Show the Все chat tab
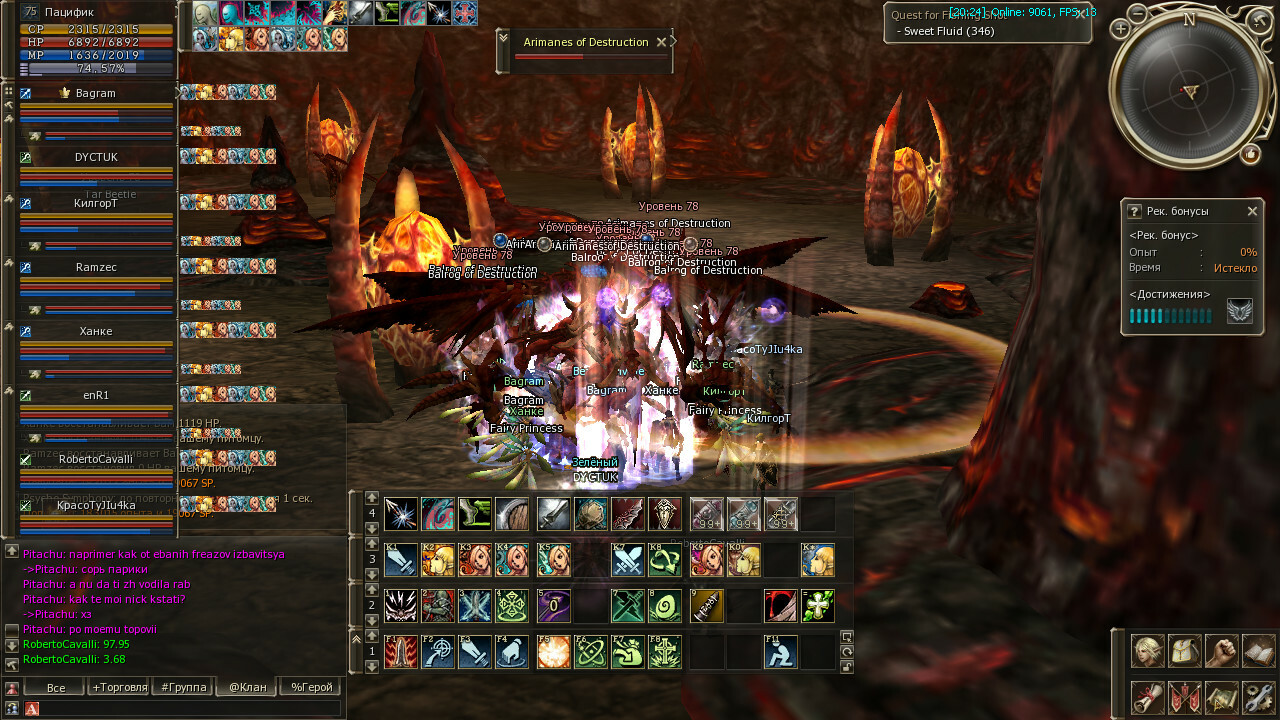This screenshot has height=720, width=1280. pyautogui.click(x=56, y=687)
